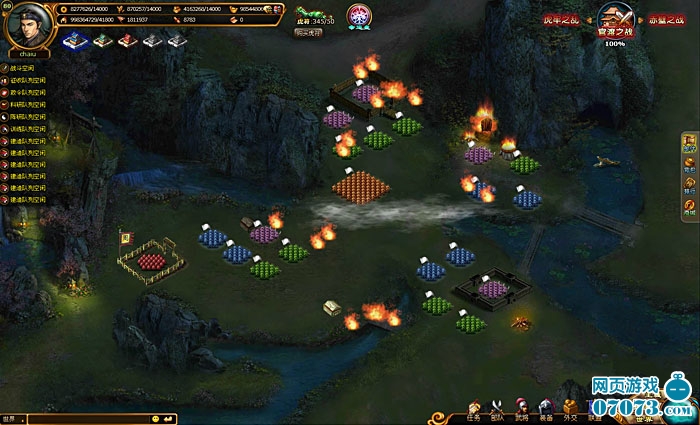Open the 任务 quest menu
The height and width of the screenshot is (425, 700).
(x=474, y=410)
